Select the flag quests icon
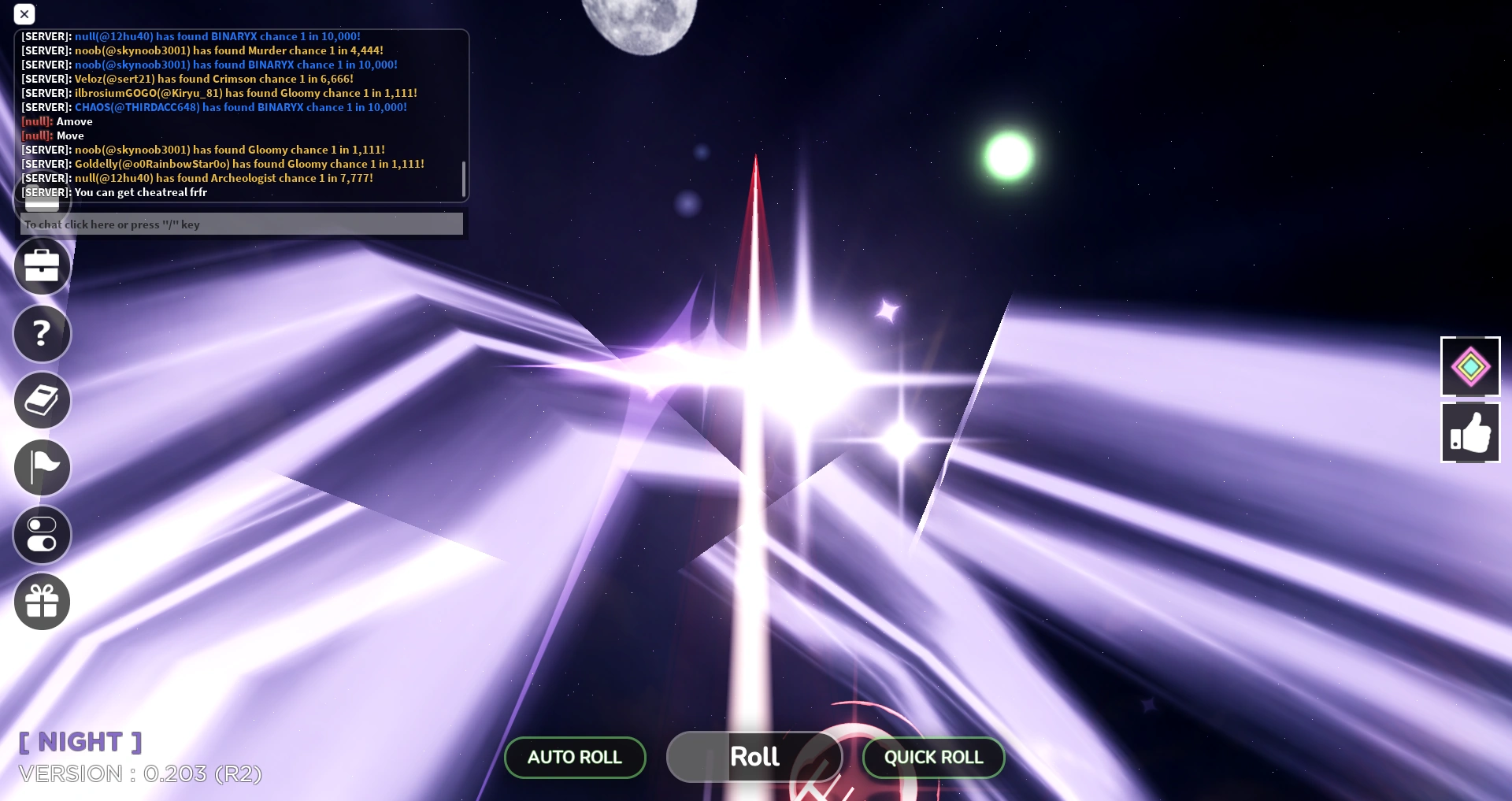 (x=42, y=467)
